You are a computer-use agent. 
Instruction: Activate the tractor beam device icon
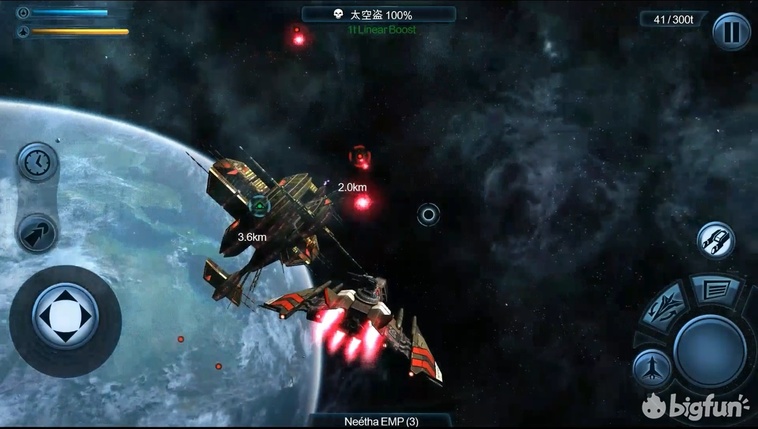coord(716,240)
